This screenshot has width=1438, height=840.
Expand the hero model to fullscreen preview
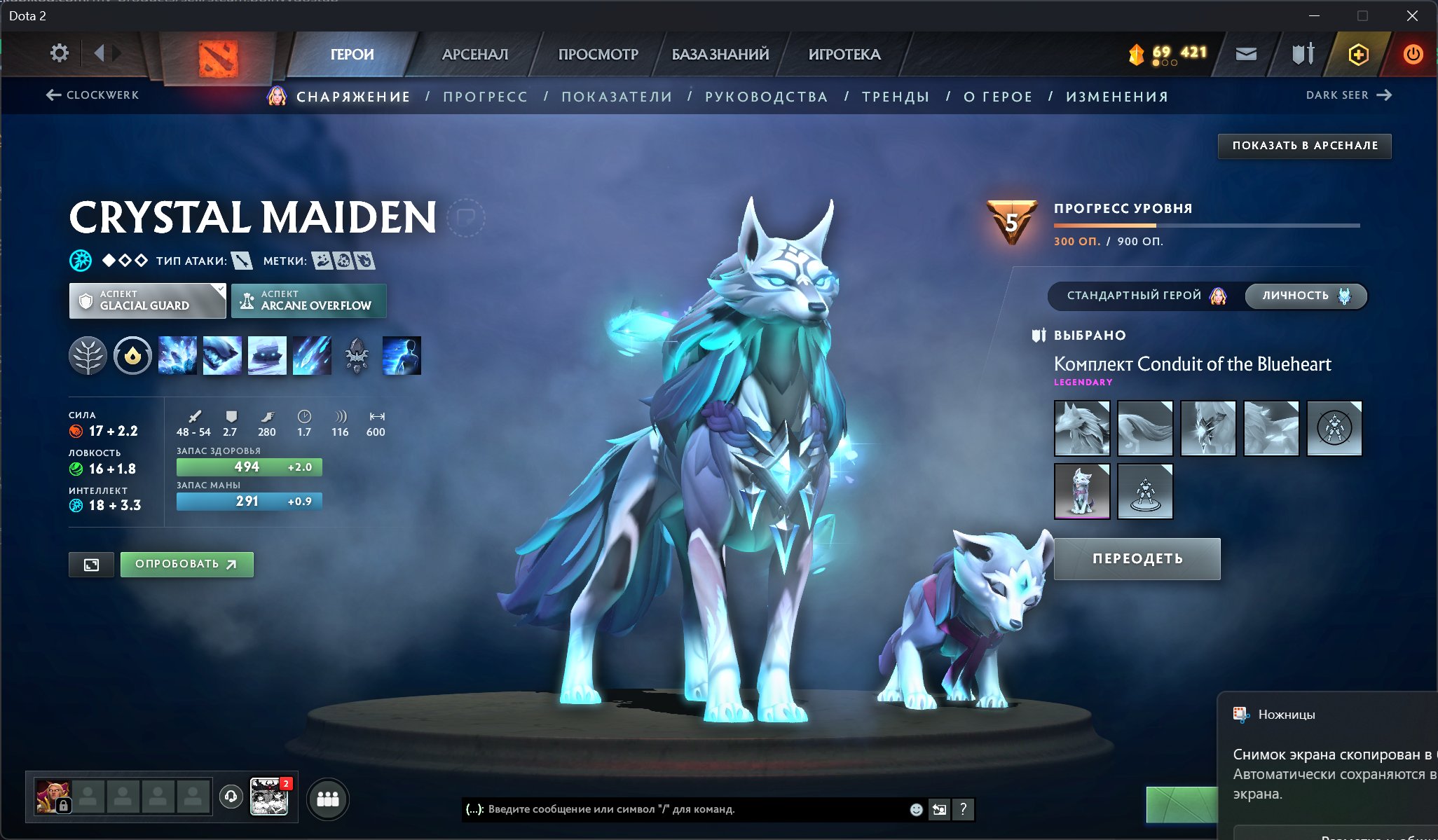coord(91,564)
